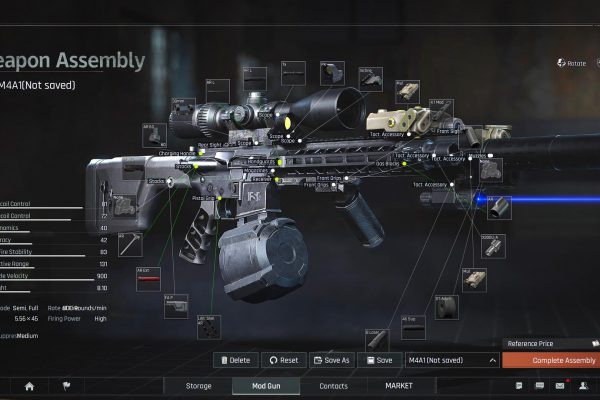Switch to the Storage tab
Viewport: 600px width, 400px height.
(x=199, y=385)
